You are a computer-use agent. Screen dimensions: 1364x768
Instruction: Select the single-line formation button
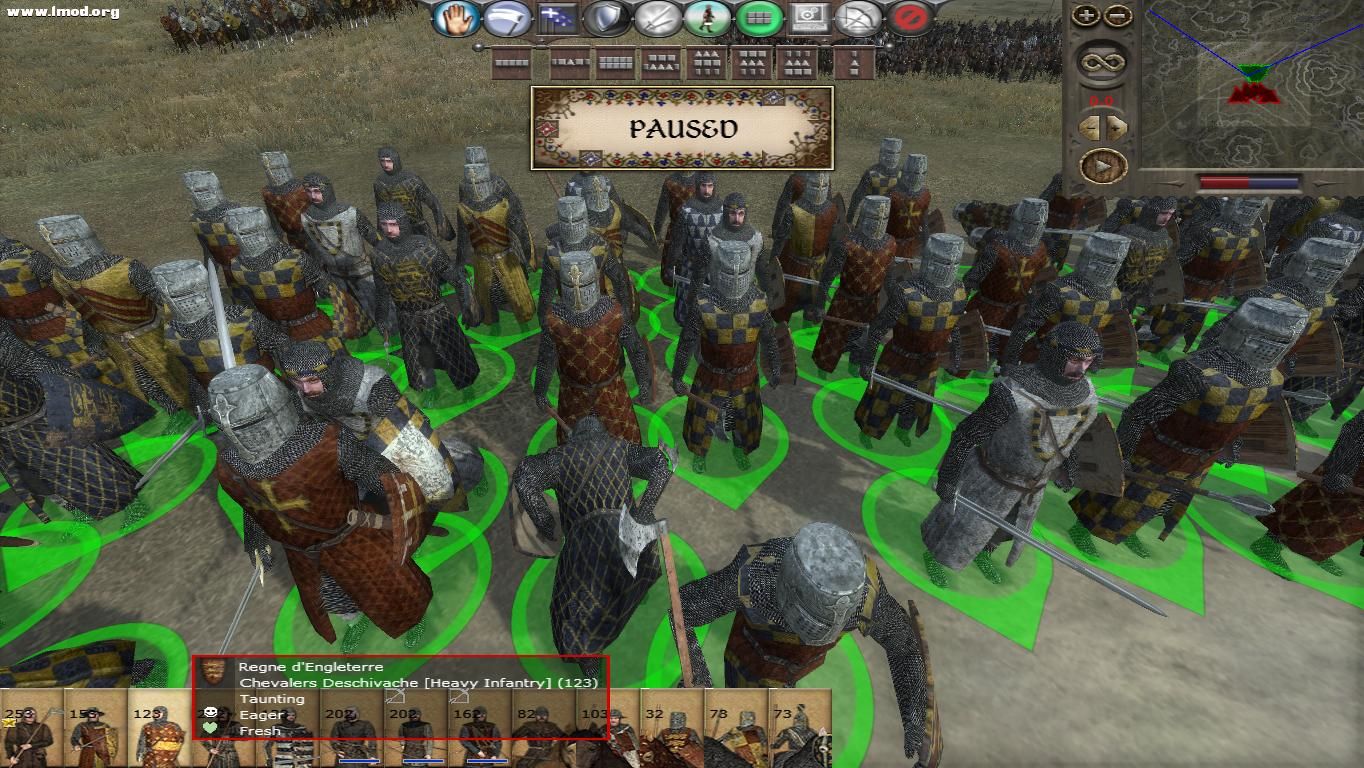[511, 63]
